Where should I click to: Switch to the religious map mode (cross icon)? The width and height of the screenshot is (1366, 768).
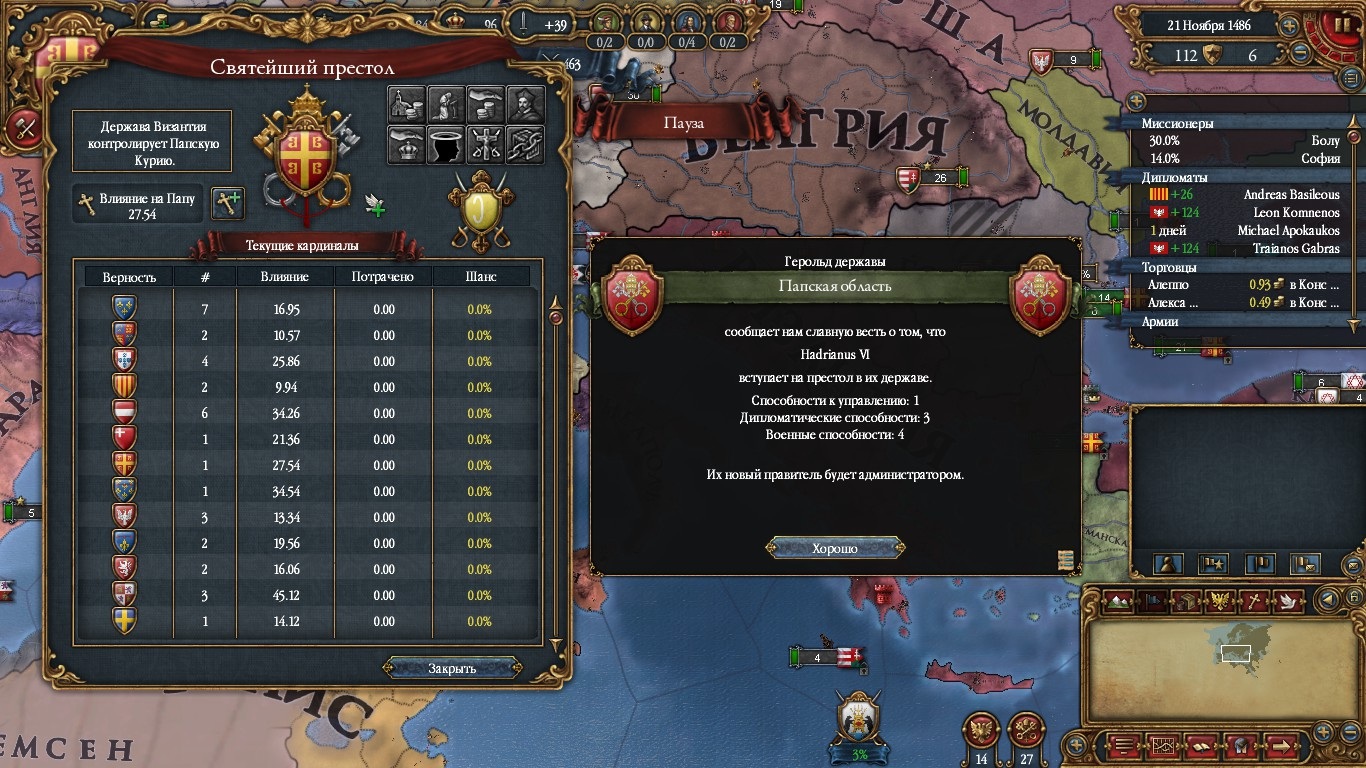tap(1254, 600)
